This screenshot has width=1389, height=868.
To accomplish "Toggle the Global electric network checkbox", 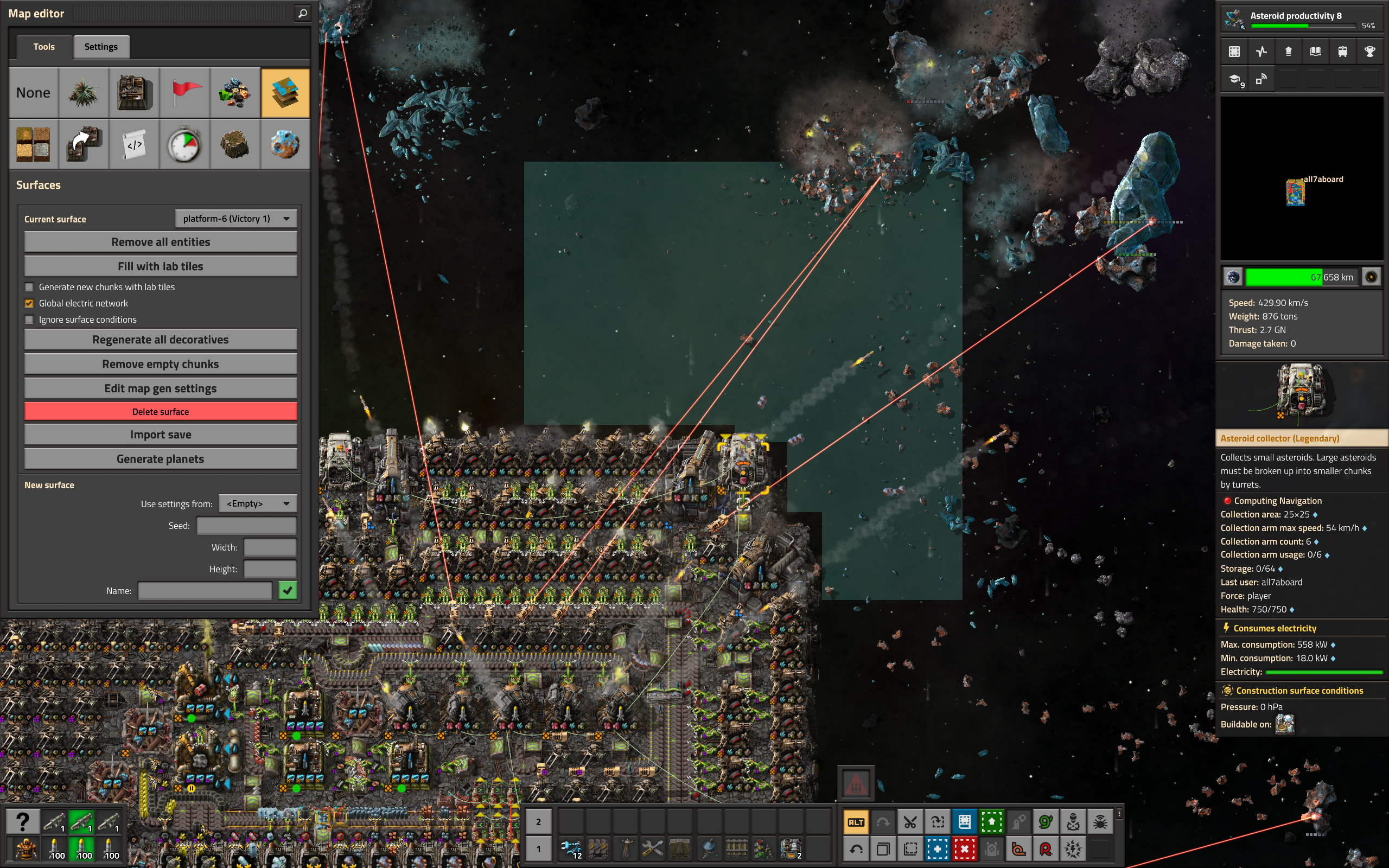I will pyautogui.click(x=29, y=303).
